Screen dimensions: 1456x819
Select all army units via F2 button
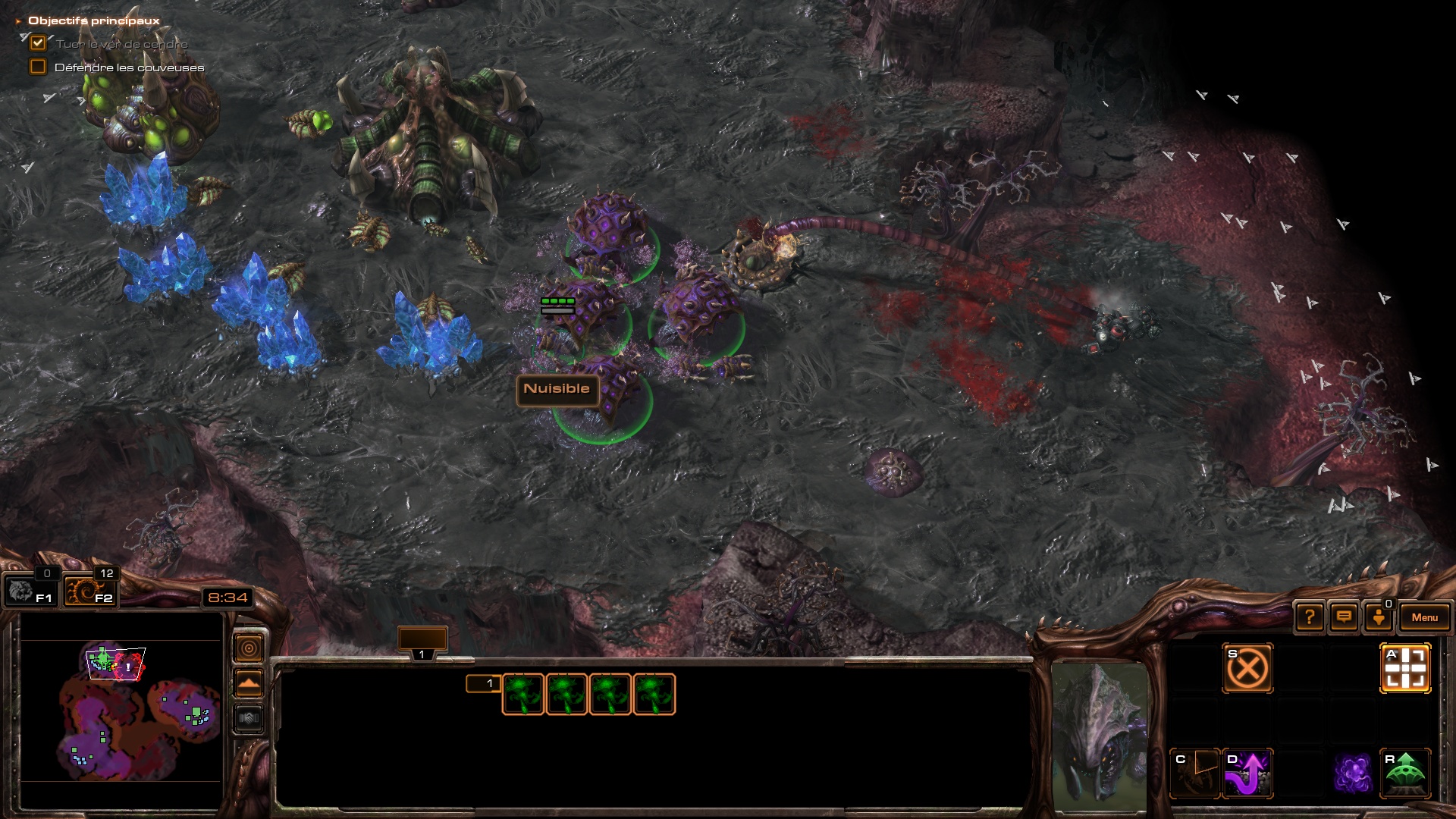(89, 591)
